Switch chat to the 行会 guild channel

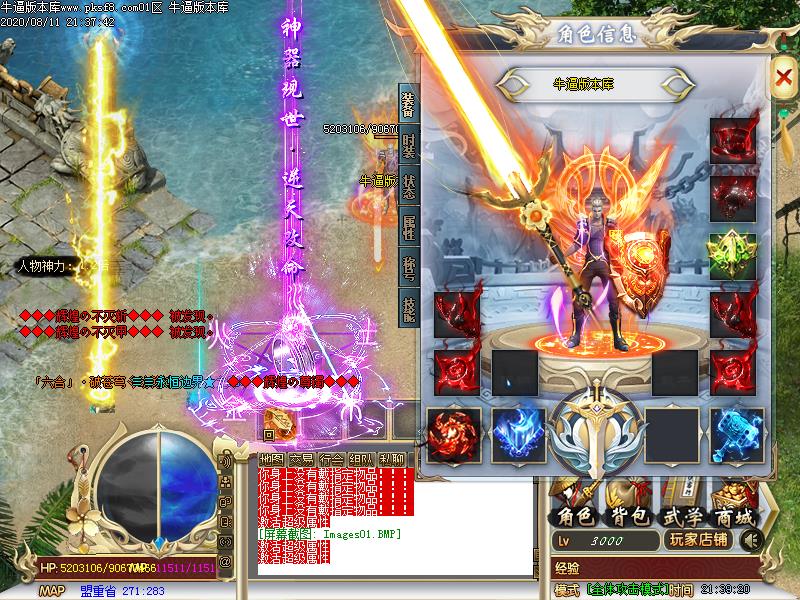pyautogui.click(x=332, y=459)
